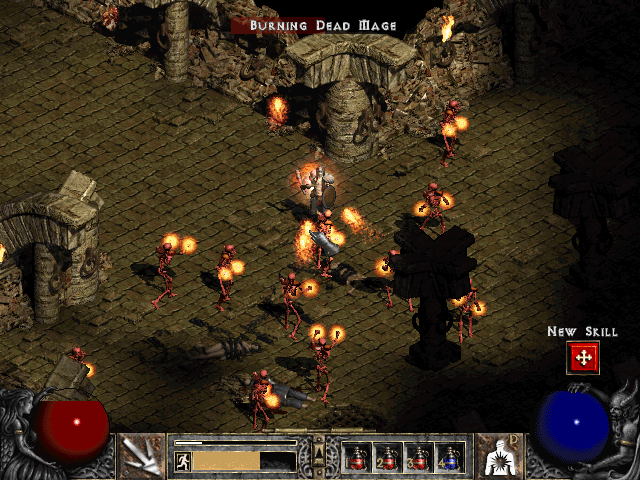
Task: Use the red healing potion in belt slot 3
Action: coord(419,457)
